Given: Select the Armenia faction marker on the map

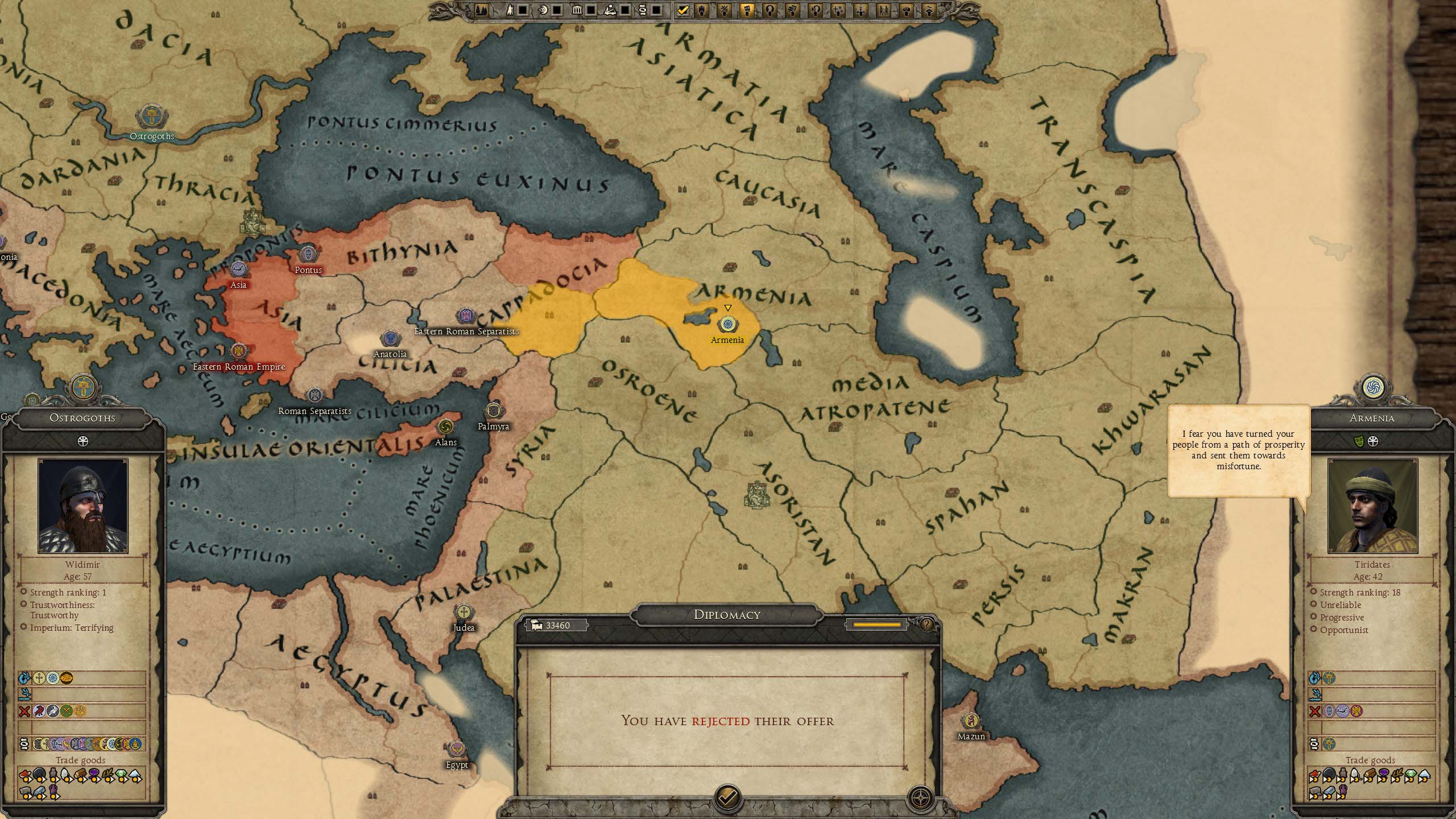Looking at the screenshot, I should coord(727,325).
